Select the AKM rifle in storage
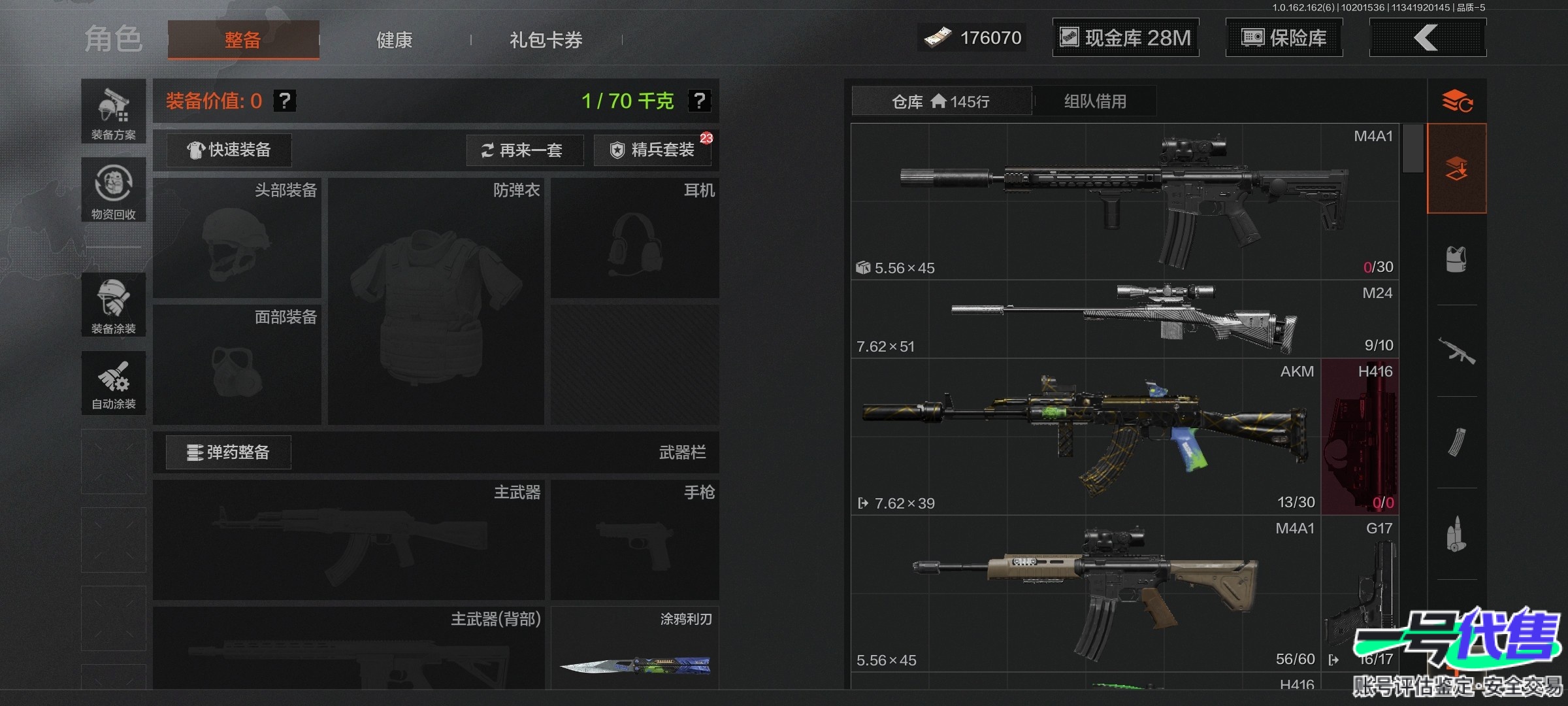This screenshot has width=1568, height=706. click(1085, 437)
